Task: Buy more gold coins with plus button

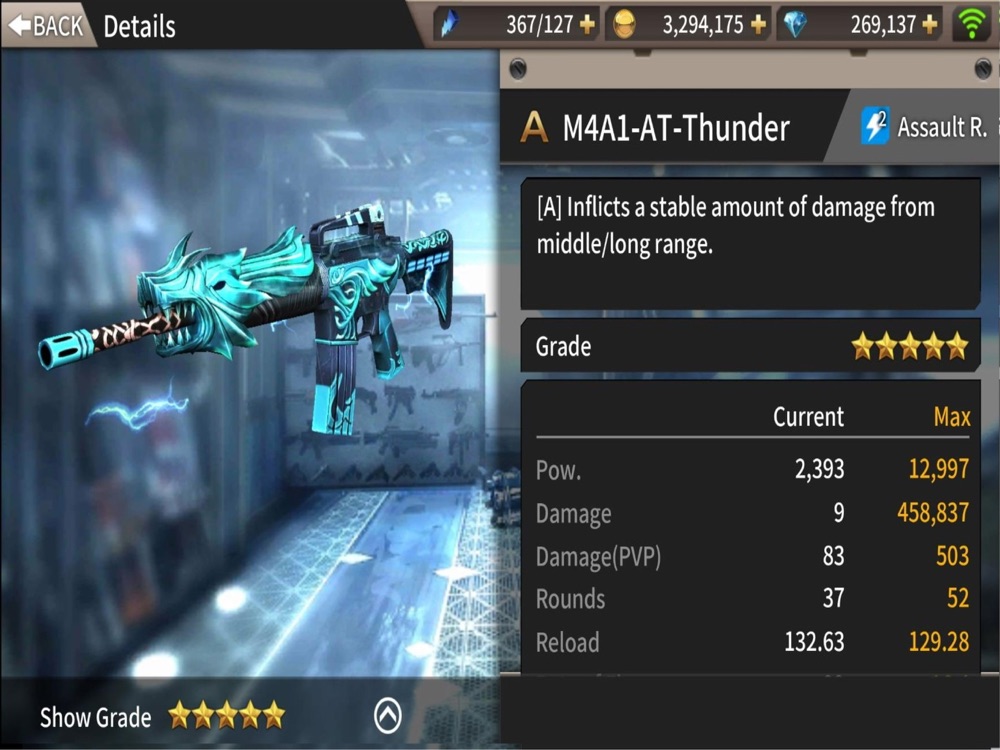Action: 758,25
